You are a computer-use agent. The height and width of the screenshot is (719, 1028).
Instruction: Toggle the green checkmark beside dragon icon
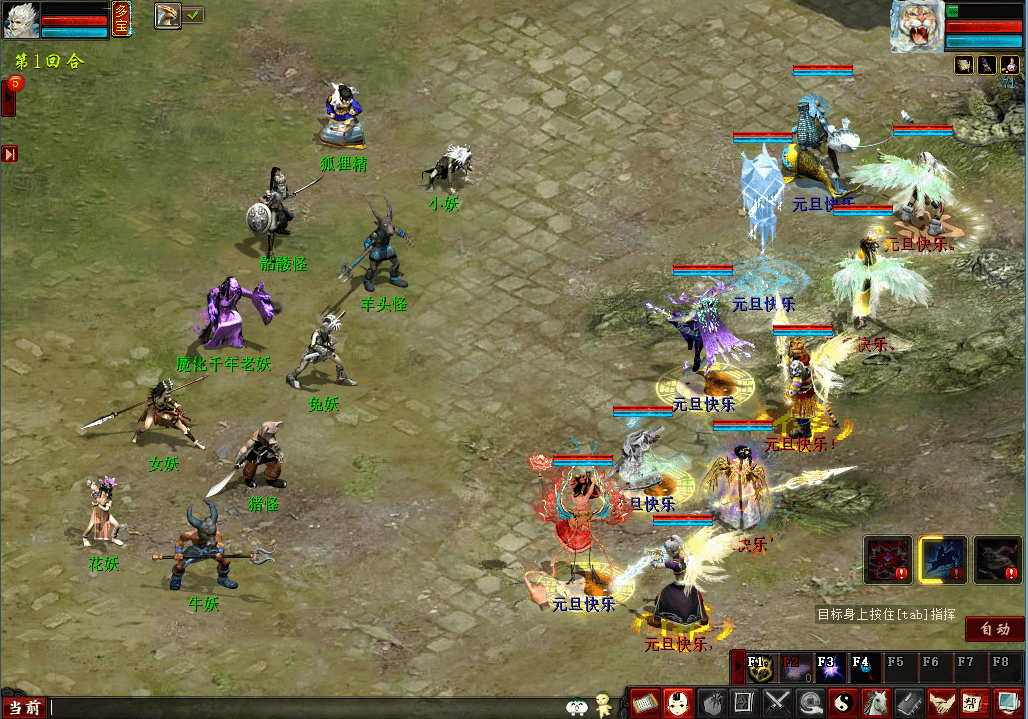193,15
